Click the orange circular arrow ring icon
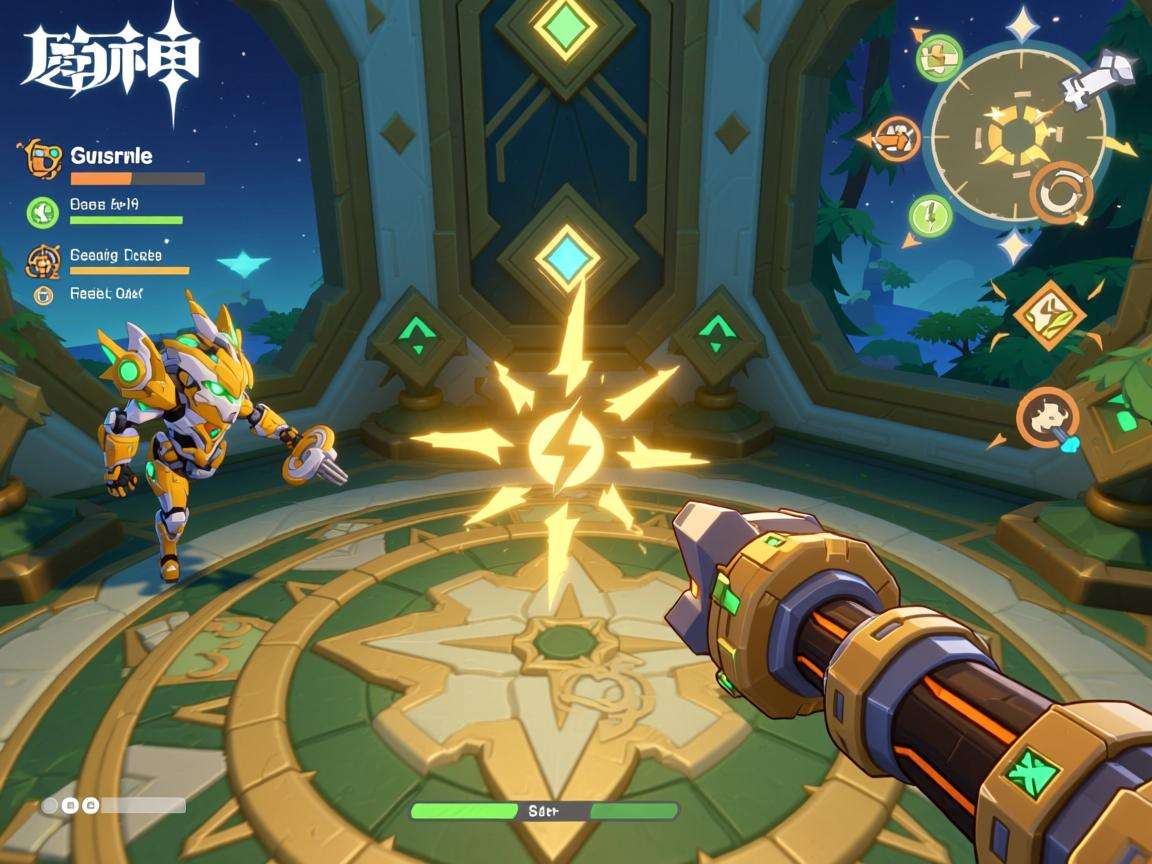Viewport: 1152px width, 864px height. [1061, 192]
